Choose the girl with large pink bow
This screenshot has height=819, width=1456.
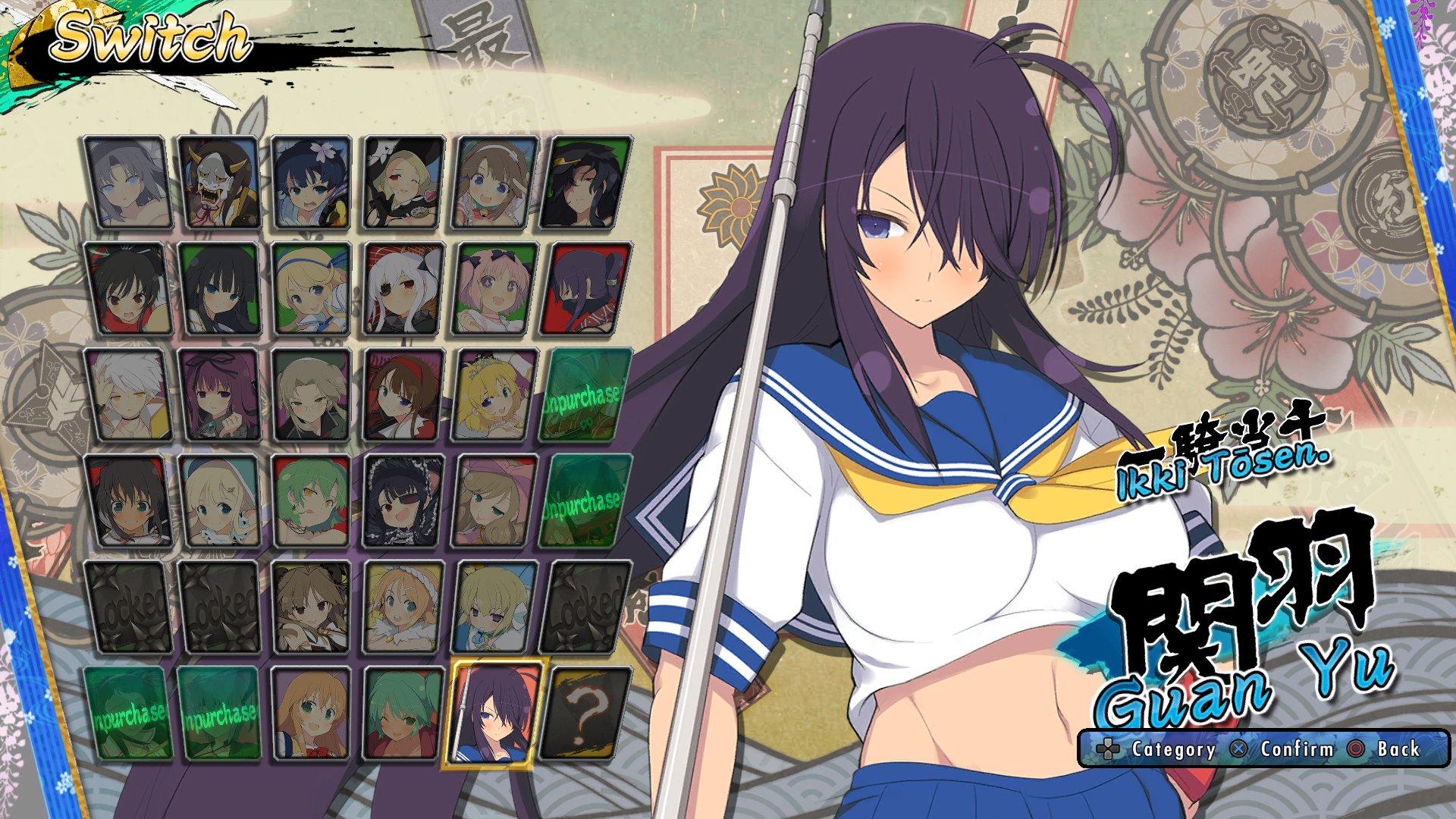point(496,500)
